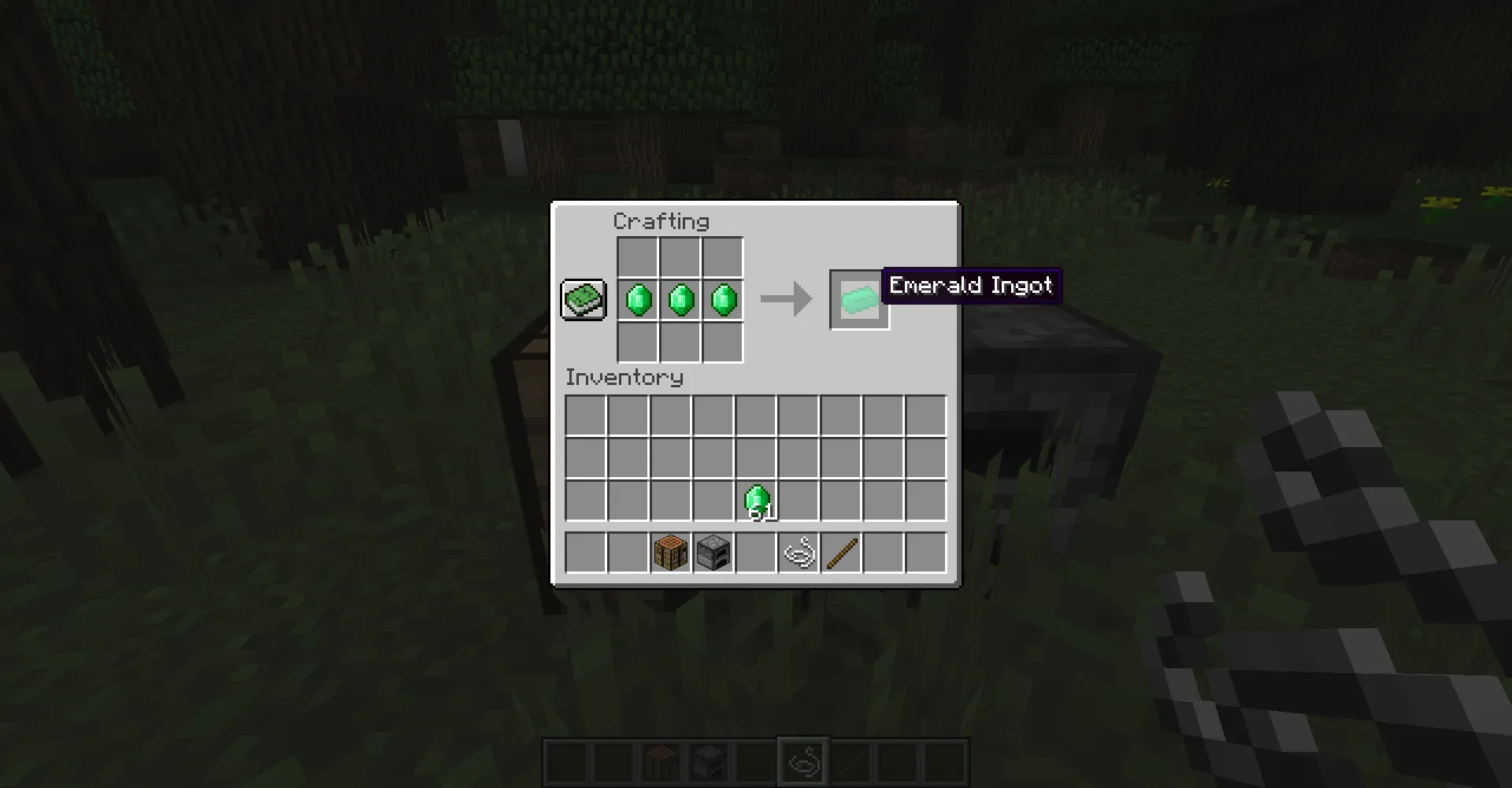
Task: Pick up the Emerald Ingot crafting result
Action: tap(858, 299)
